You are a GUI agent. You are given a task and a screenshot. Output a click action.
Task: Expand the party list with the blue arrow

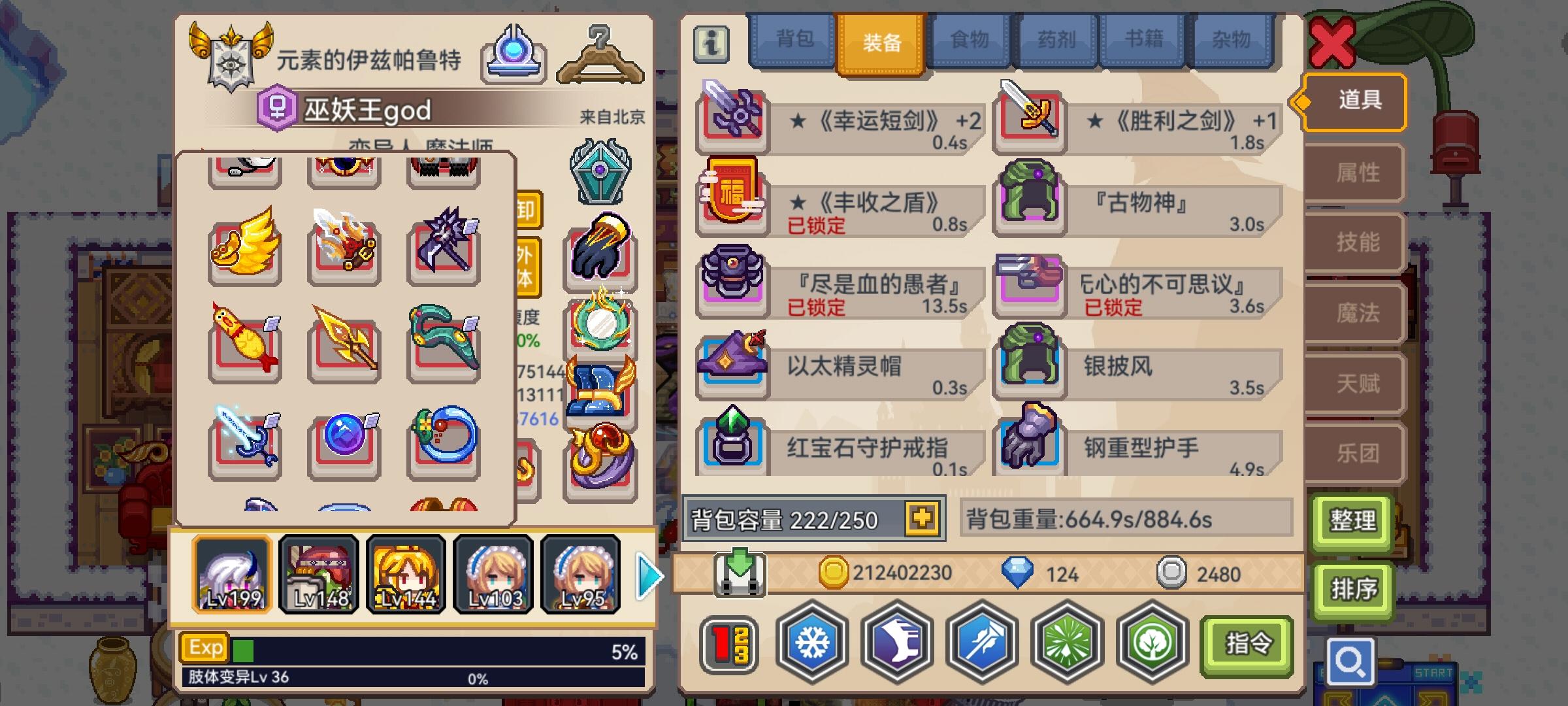point(647,574)
